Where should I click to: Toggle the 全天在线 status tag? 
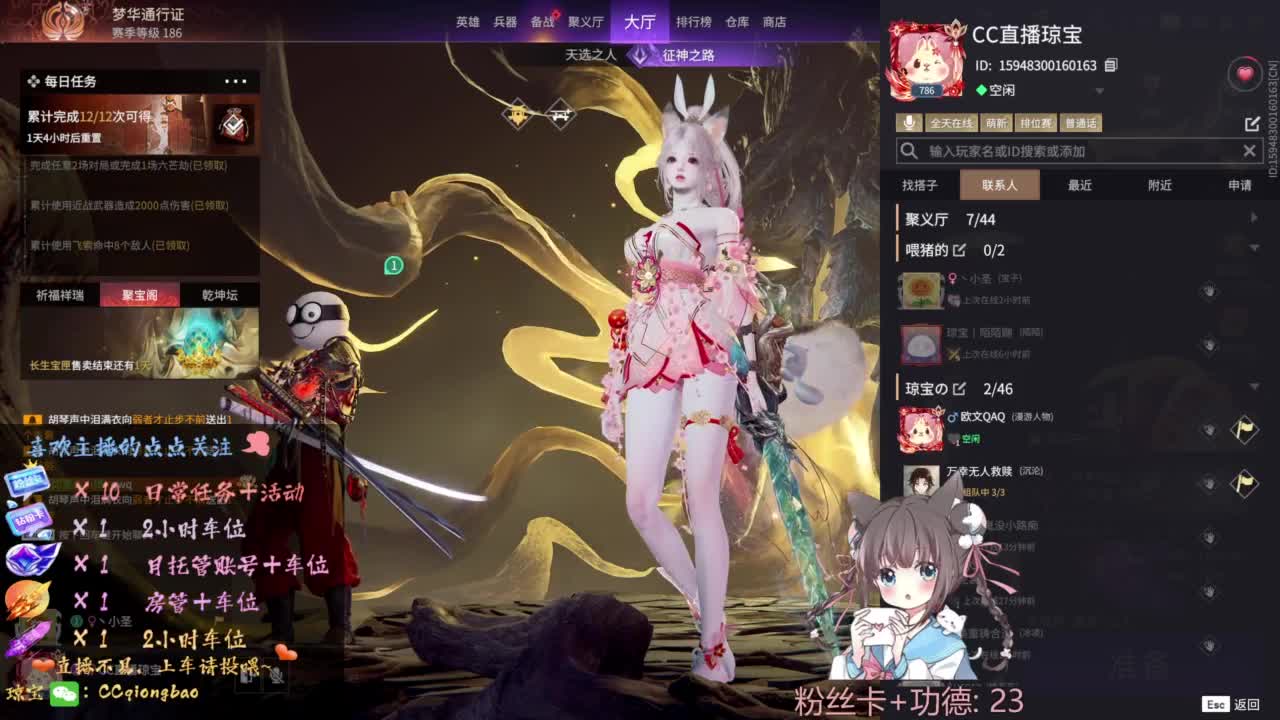pyautogui.click(x=951, y=123)
